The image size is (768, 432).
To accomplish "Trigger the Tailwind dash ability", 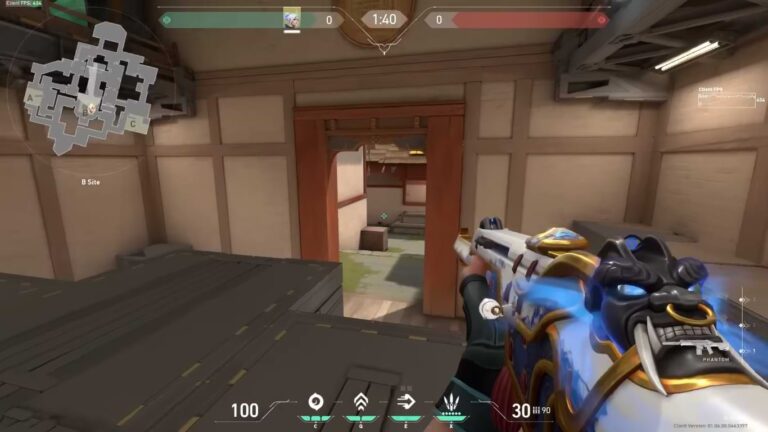I will 405,404.
